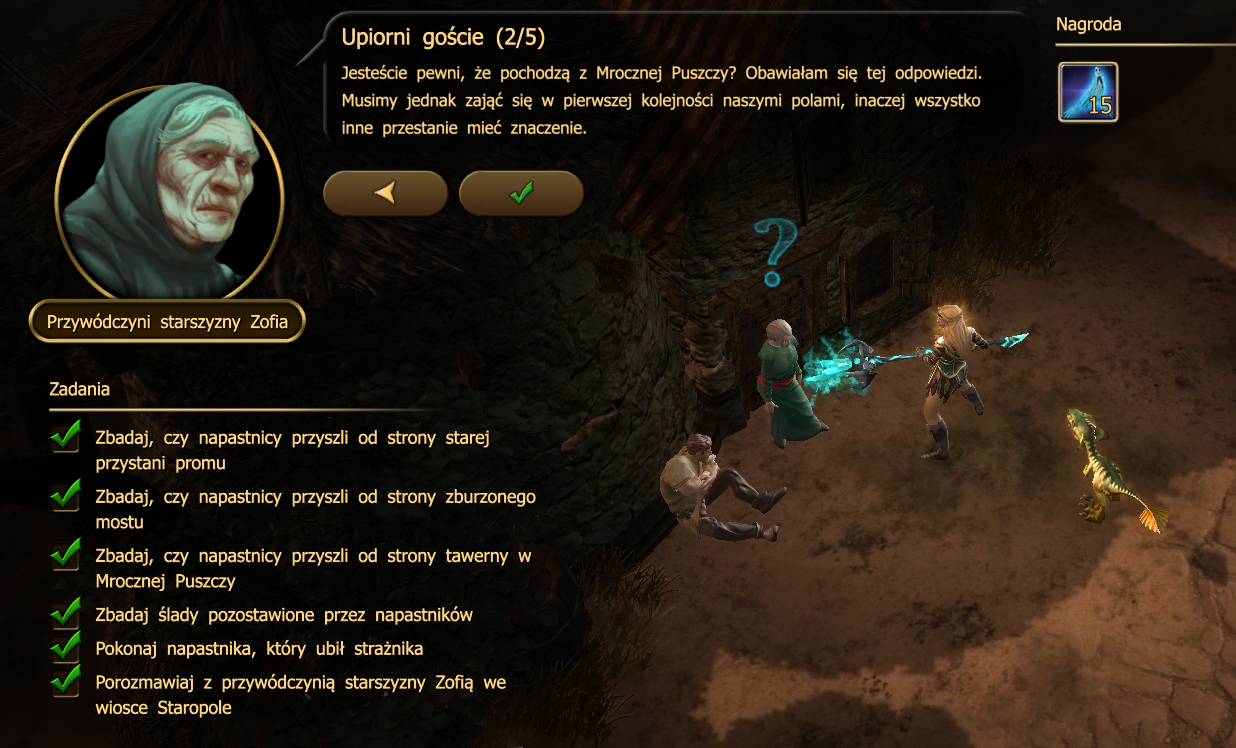Inspect the quest reward item icon
Screen dimensions: 1236x748
click(x=1088, y=92)
